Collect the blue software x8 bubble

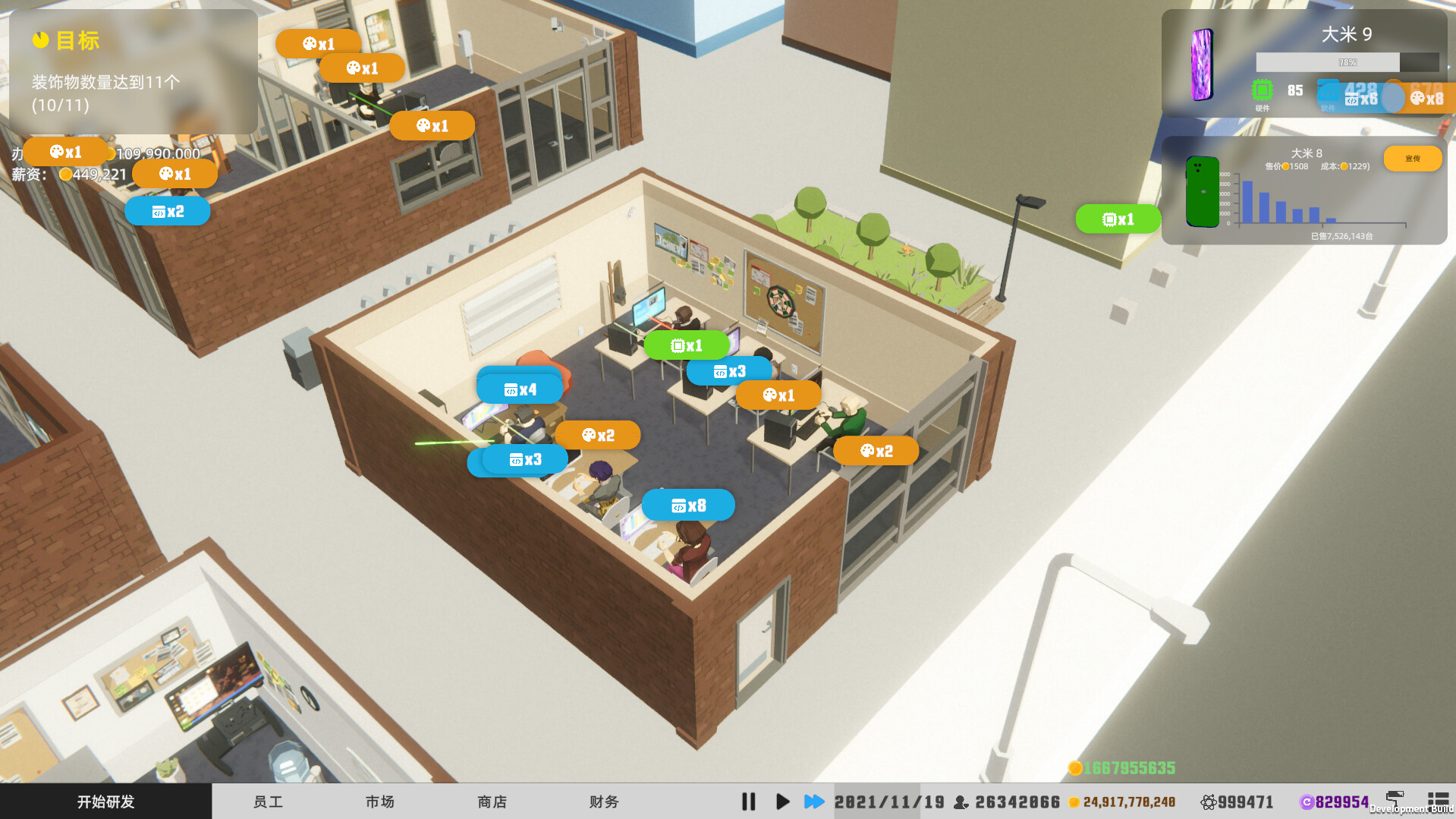[x=687, y=505]
